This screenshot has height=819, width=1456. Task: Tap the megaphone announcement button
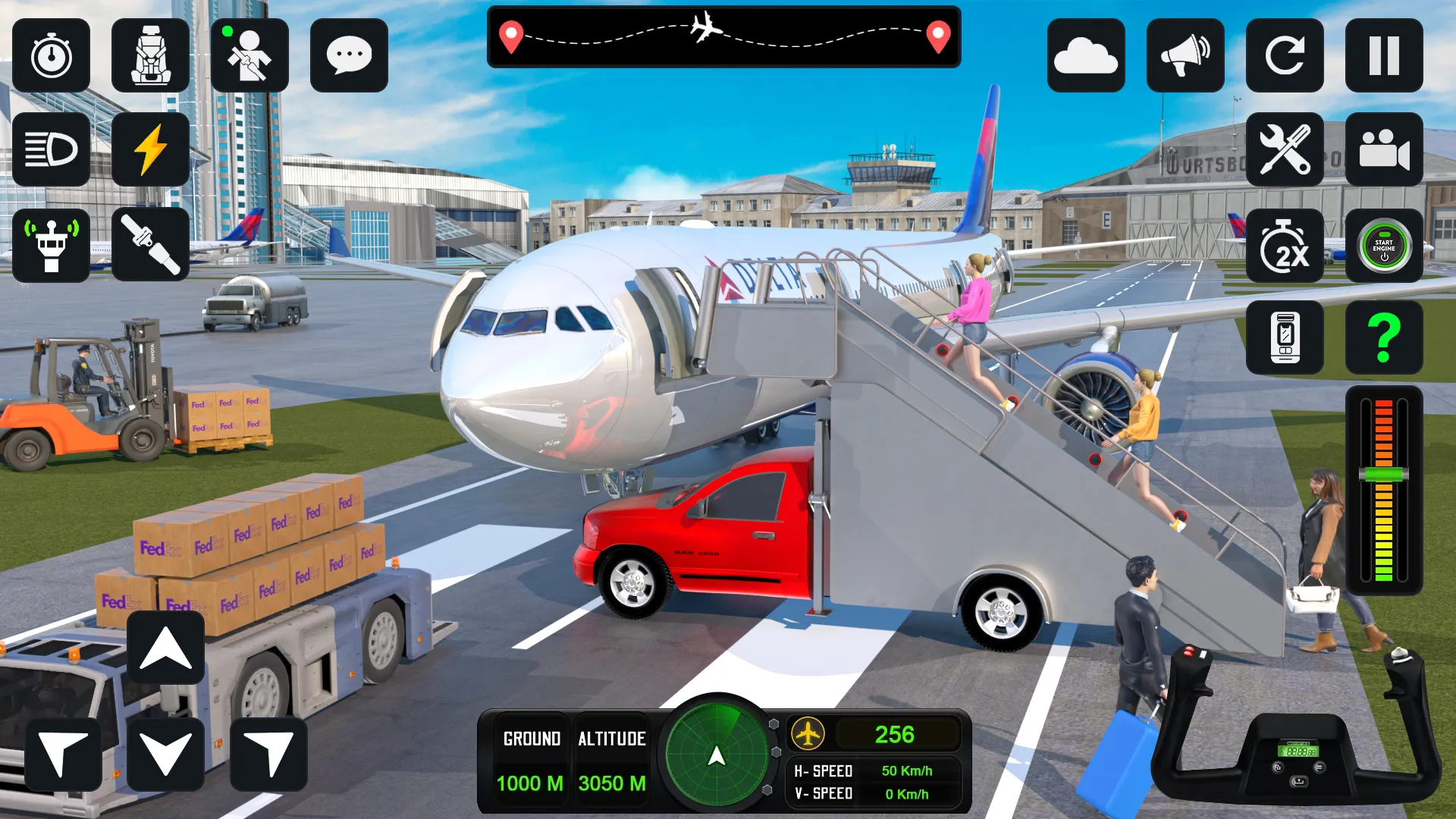point(1185,56)
